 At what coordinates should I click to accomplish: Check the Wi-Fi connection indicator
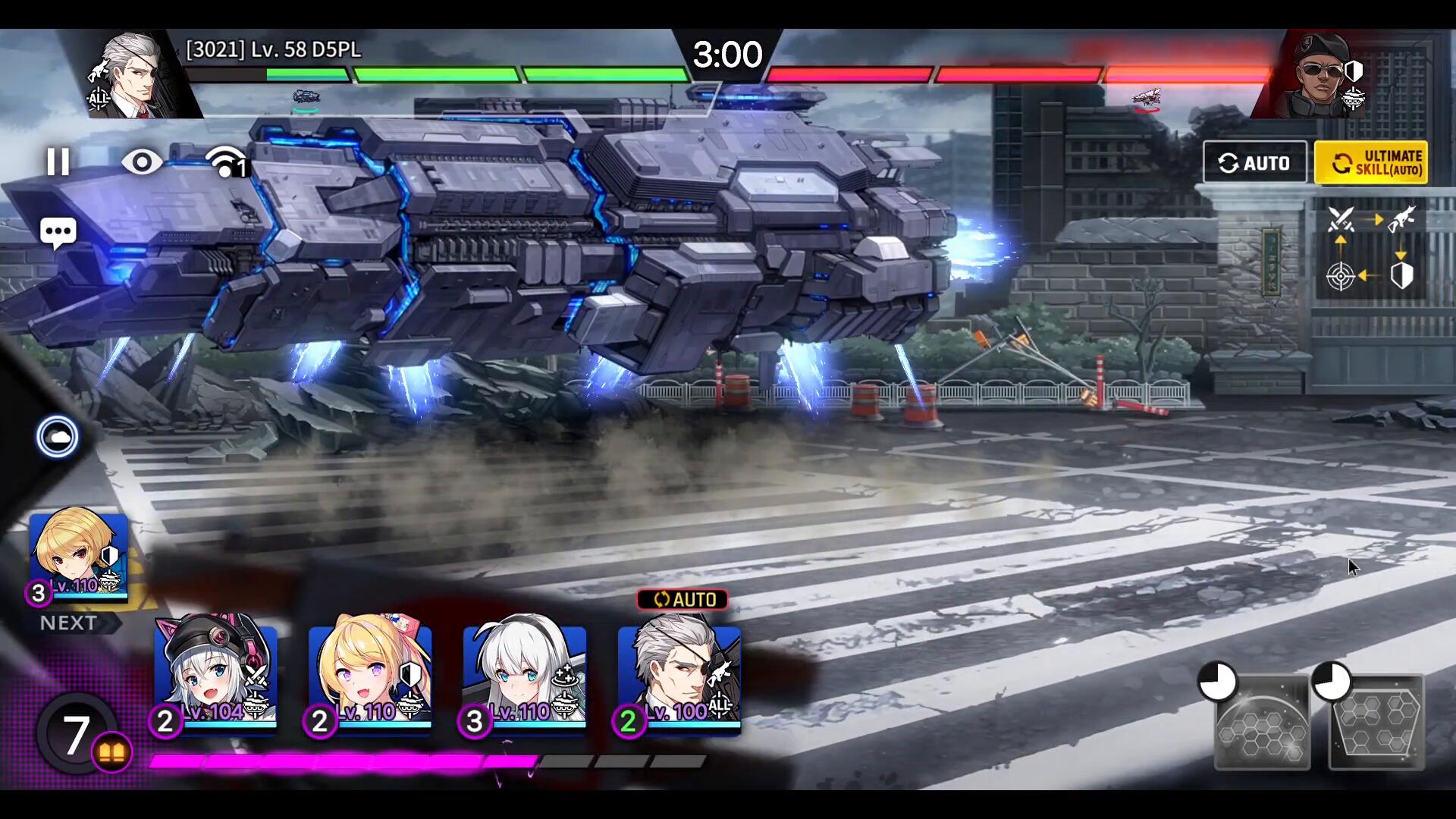(x=226, y=162)
